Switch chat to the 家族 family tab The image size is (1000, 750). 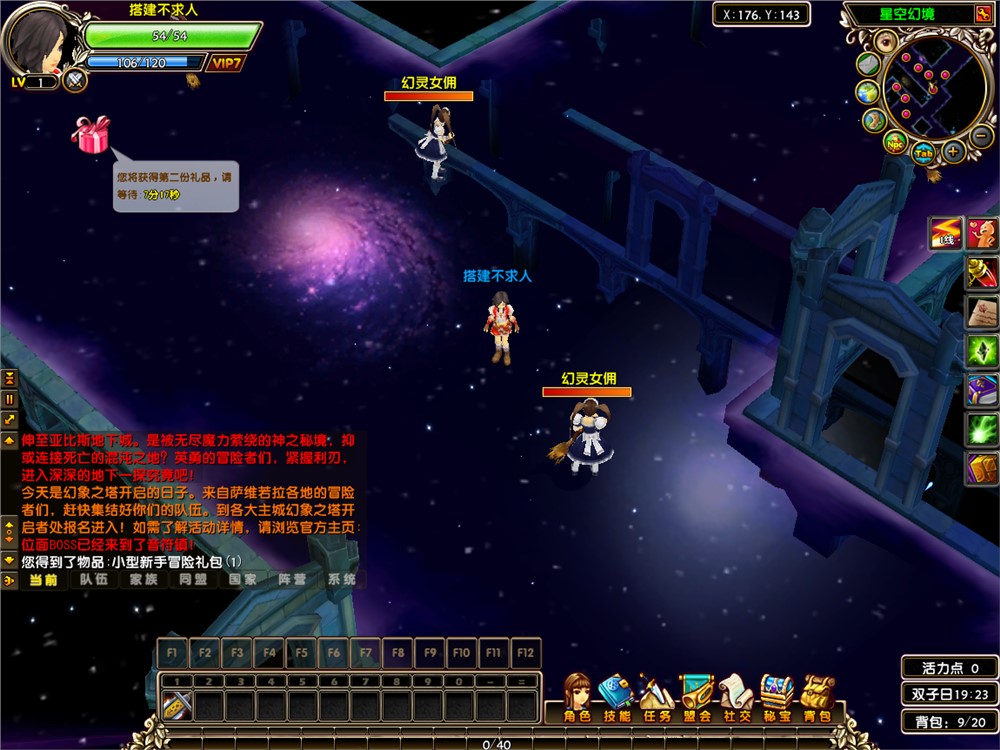(143, 579)
